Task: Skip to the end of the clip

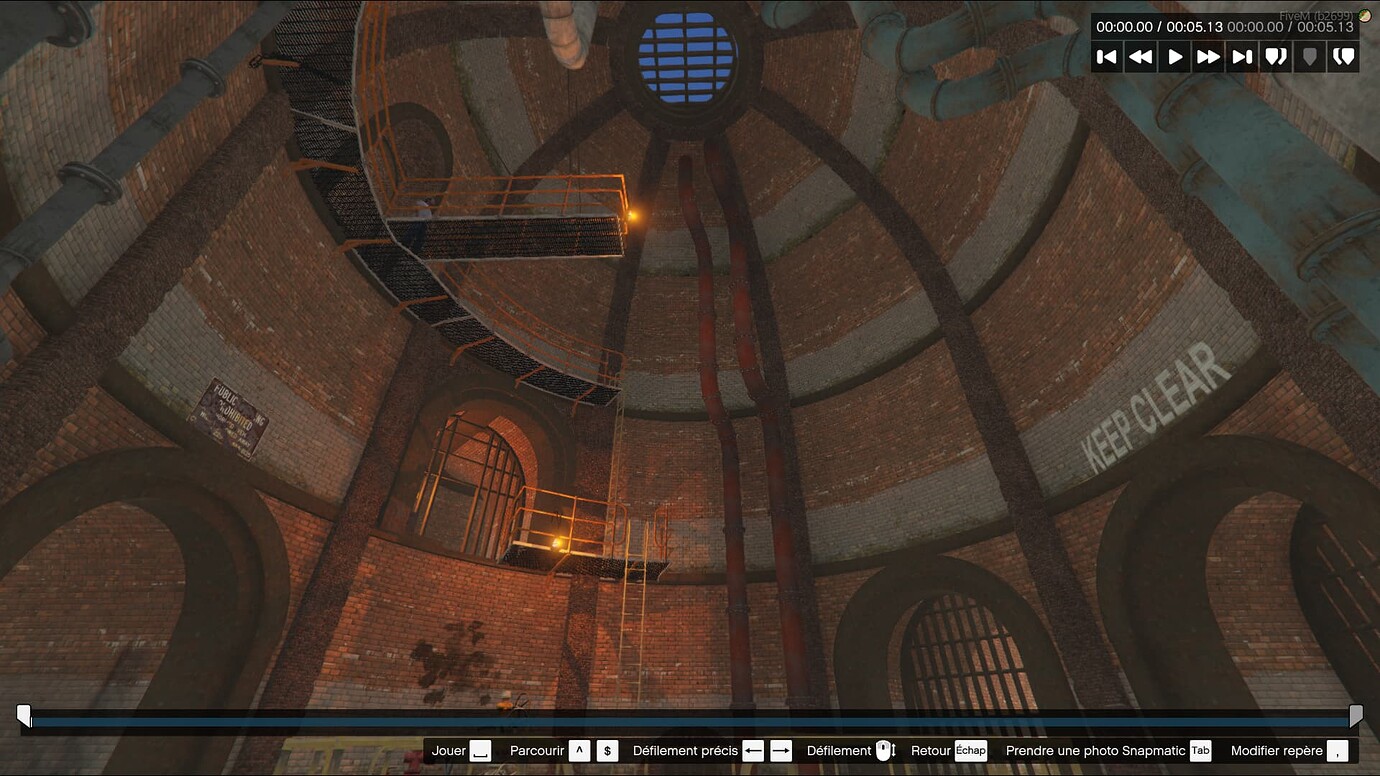Action: pyautogui.click(x=1242, y=57)
